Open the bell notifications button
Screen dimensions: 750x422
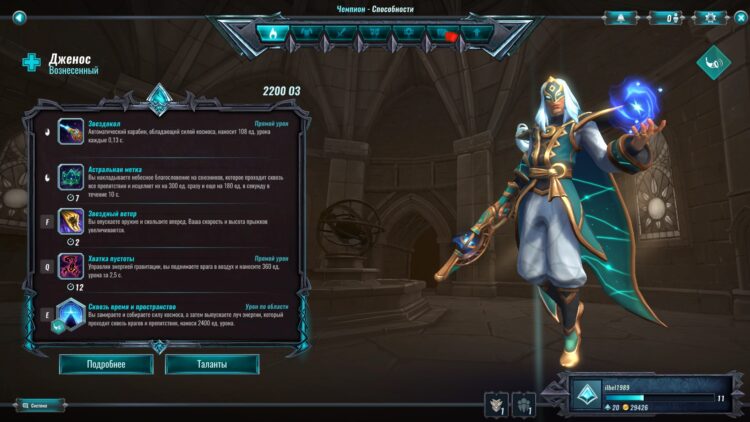620,17
